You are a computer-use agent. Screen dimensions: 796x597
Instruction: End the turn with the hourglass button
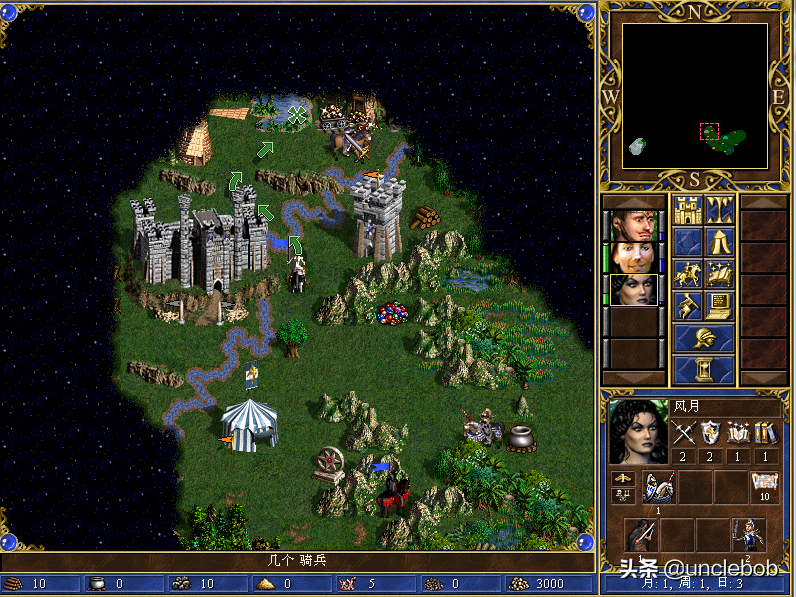point(704,370)
